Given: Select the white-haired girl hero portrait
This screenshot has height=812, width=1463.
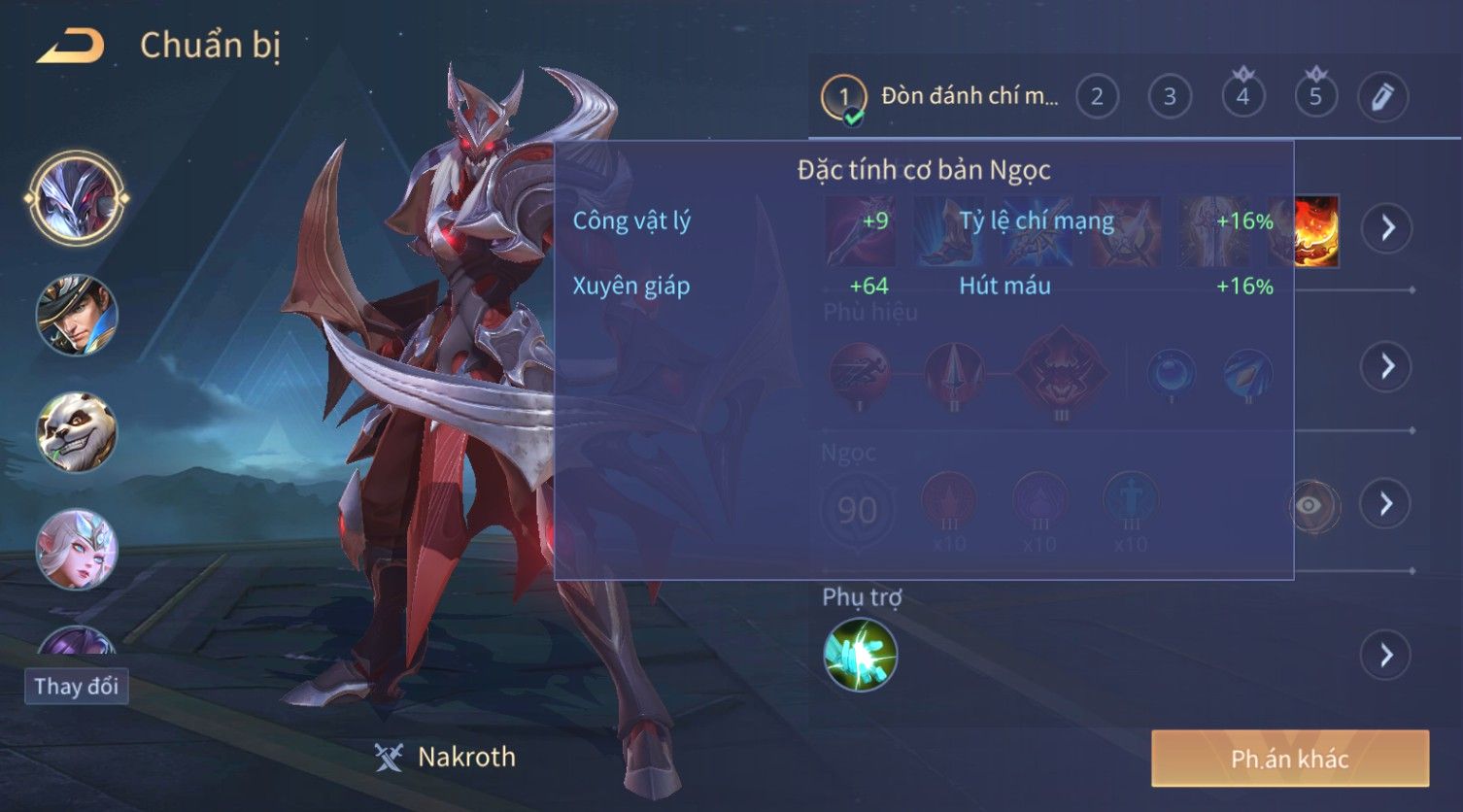Looking at the screenshot, I should click(x=77, y=549).
